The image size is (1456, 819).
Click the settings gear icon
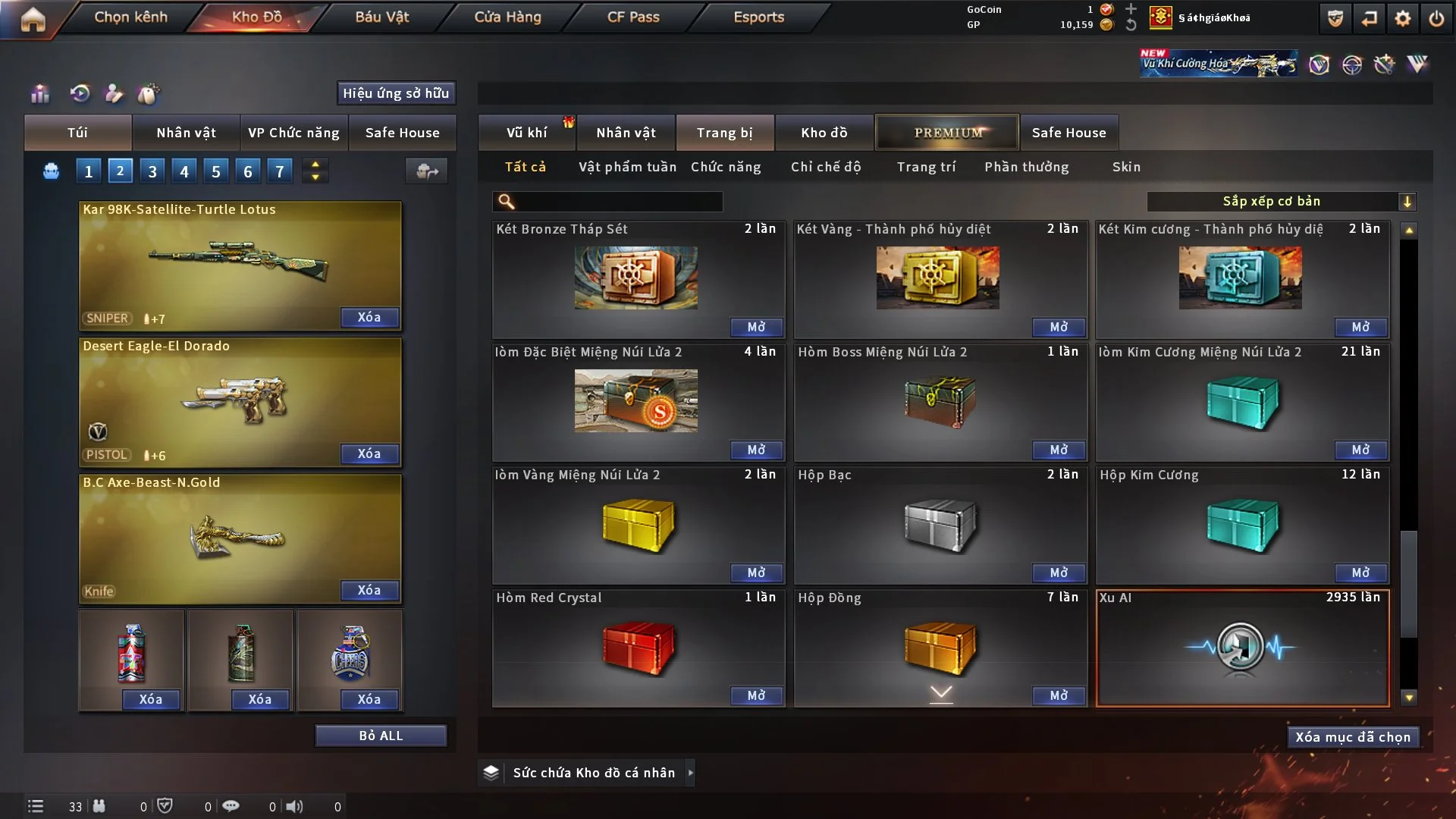1403,18
